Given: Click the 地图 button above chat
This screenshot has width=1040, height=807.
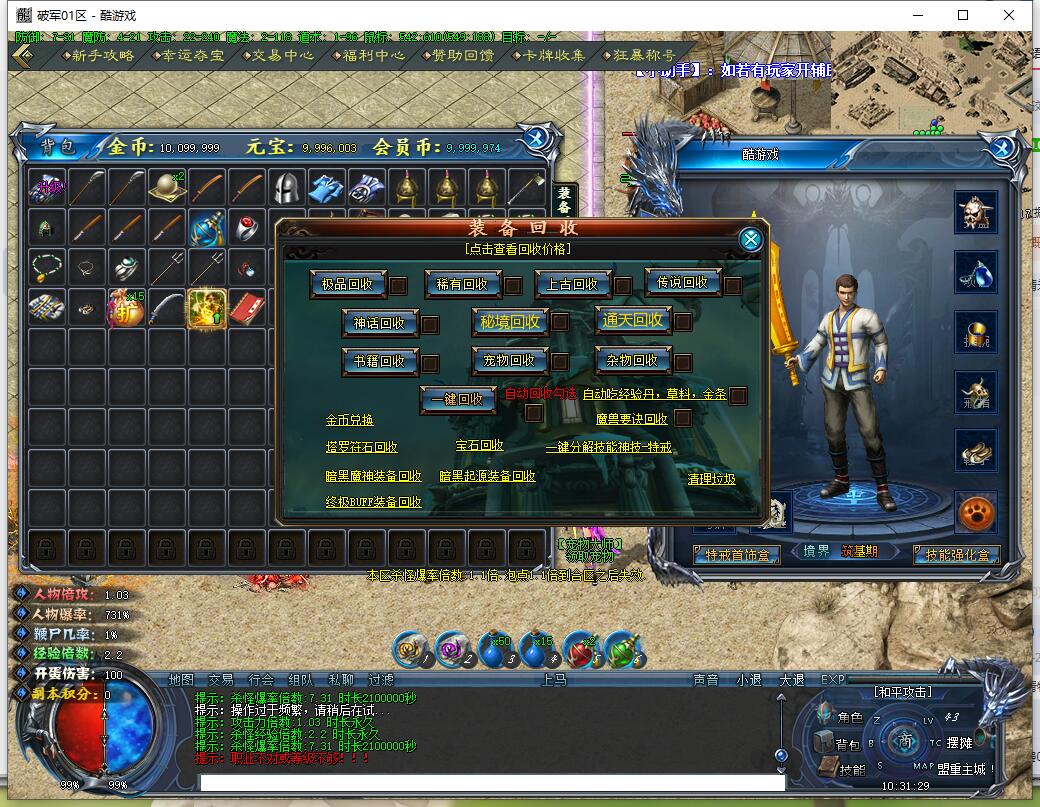Looking at the screenshot, I should tap(181, 680).
